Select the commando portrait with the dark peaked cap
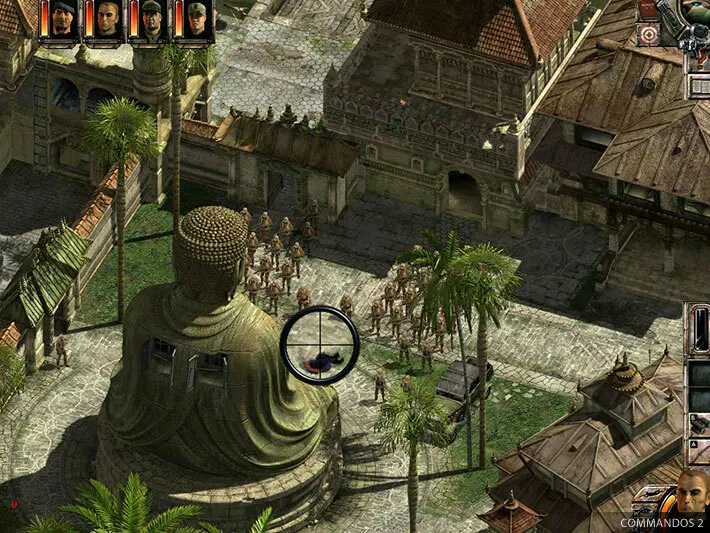Image resolution: width=710 pixels, height=533 pixels. click(x=151, y=19)
